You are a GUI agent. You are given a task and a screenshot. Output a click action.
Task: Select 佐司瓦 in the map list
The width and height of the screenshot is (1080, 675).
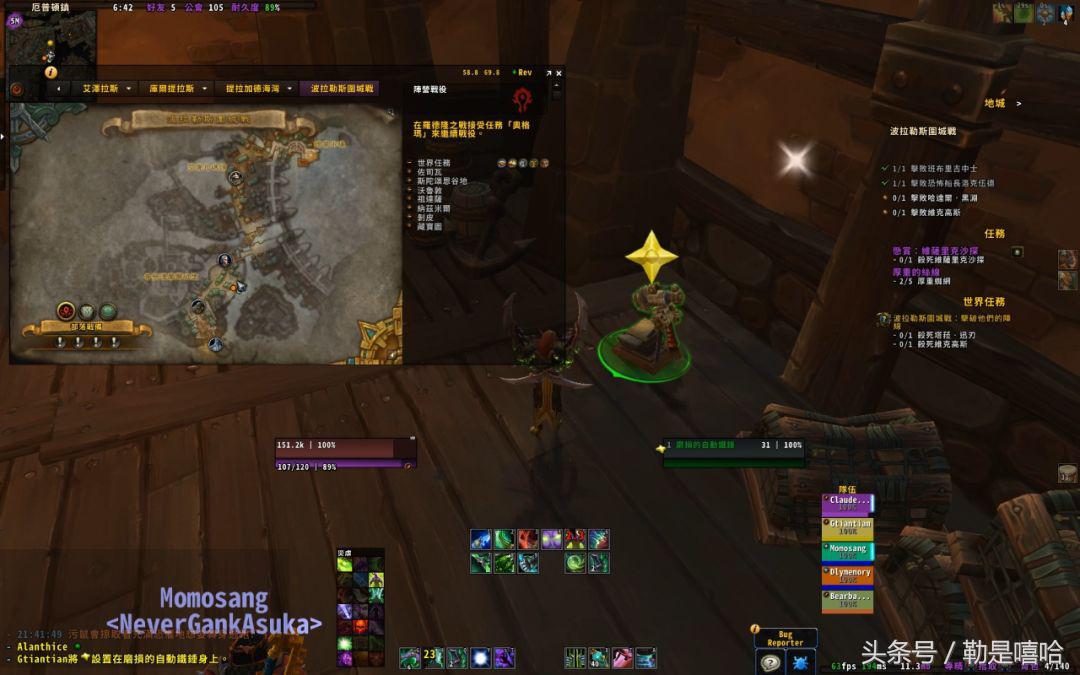point(428,172)
